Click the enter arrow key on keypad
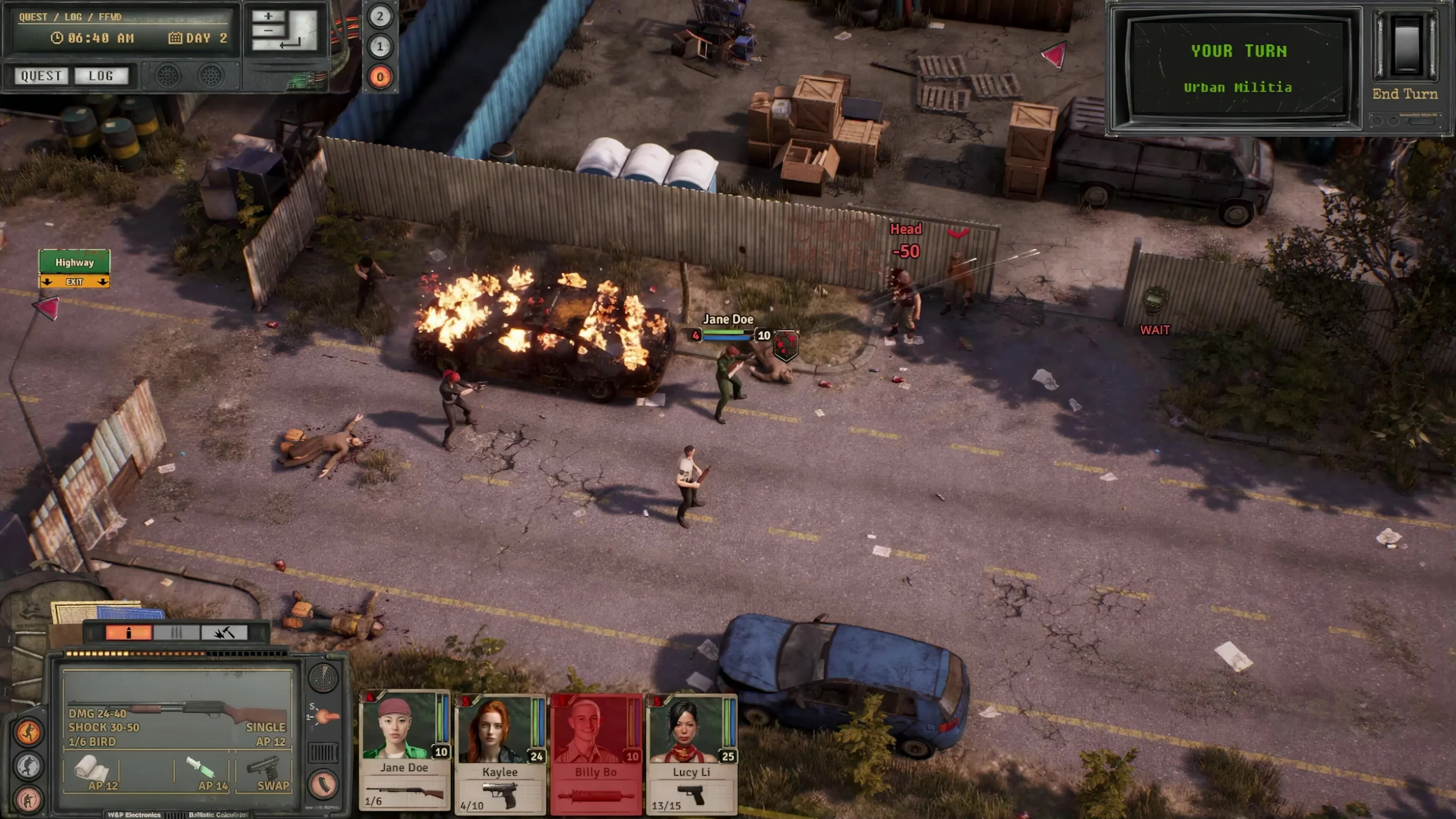 (290, 42)
